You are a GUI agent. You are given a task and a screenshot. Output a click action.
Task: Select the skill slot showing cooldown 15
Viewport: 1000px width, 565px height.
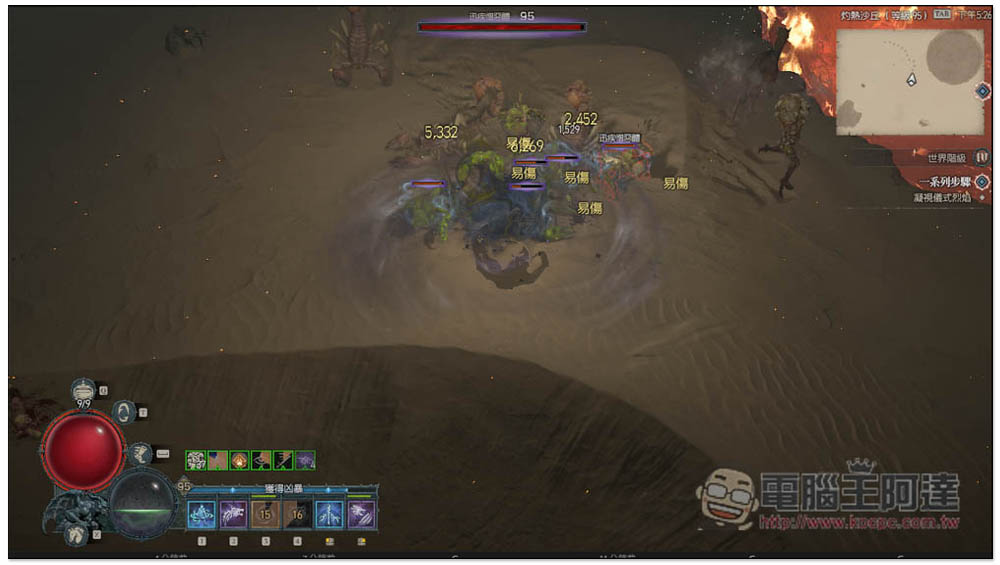click(x=265, y=515)
